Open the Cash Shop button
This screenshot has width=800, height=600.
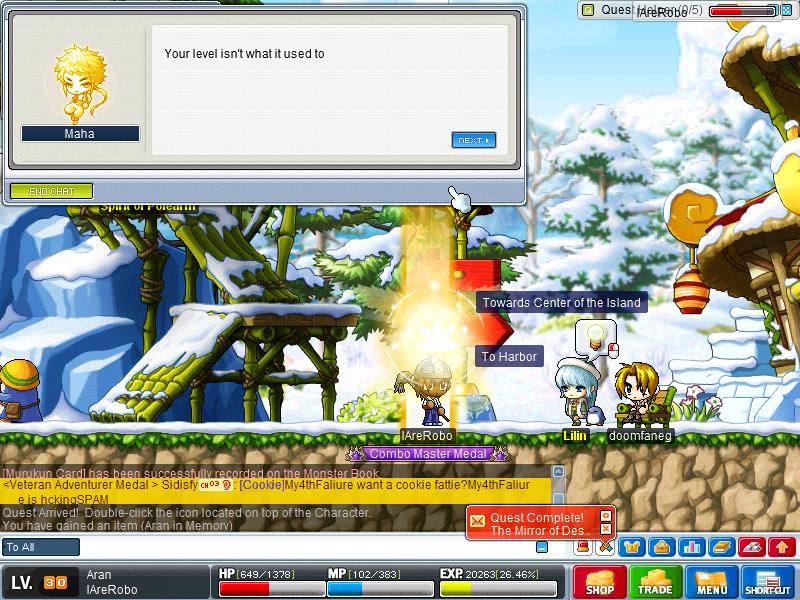[600, 582]
